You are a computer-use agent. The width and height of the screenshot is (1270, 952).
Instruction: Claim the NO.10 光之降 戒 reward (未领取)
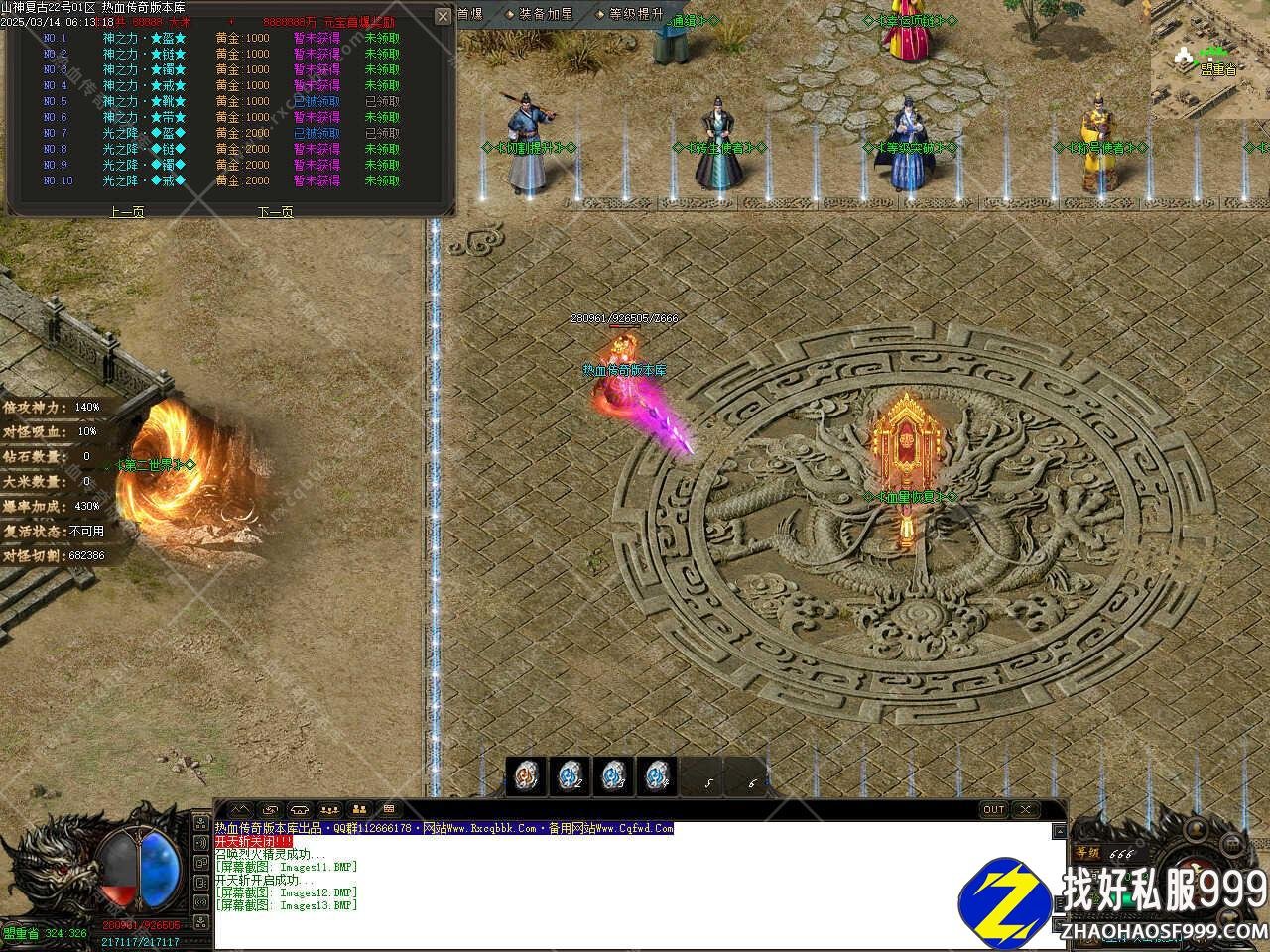coord(382,180)
